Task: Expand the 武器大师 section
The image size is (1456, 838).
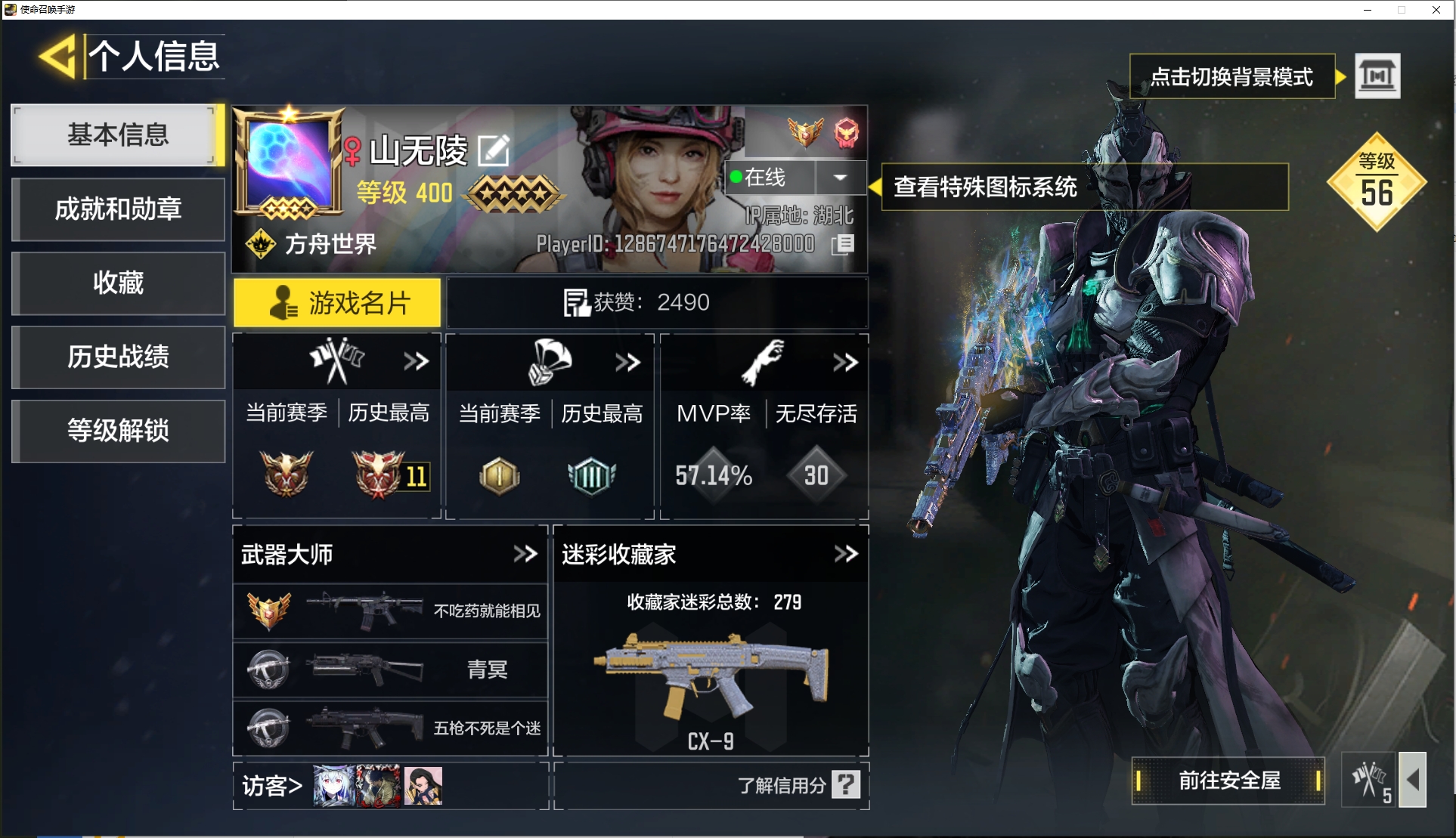Action: point(525,554)
